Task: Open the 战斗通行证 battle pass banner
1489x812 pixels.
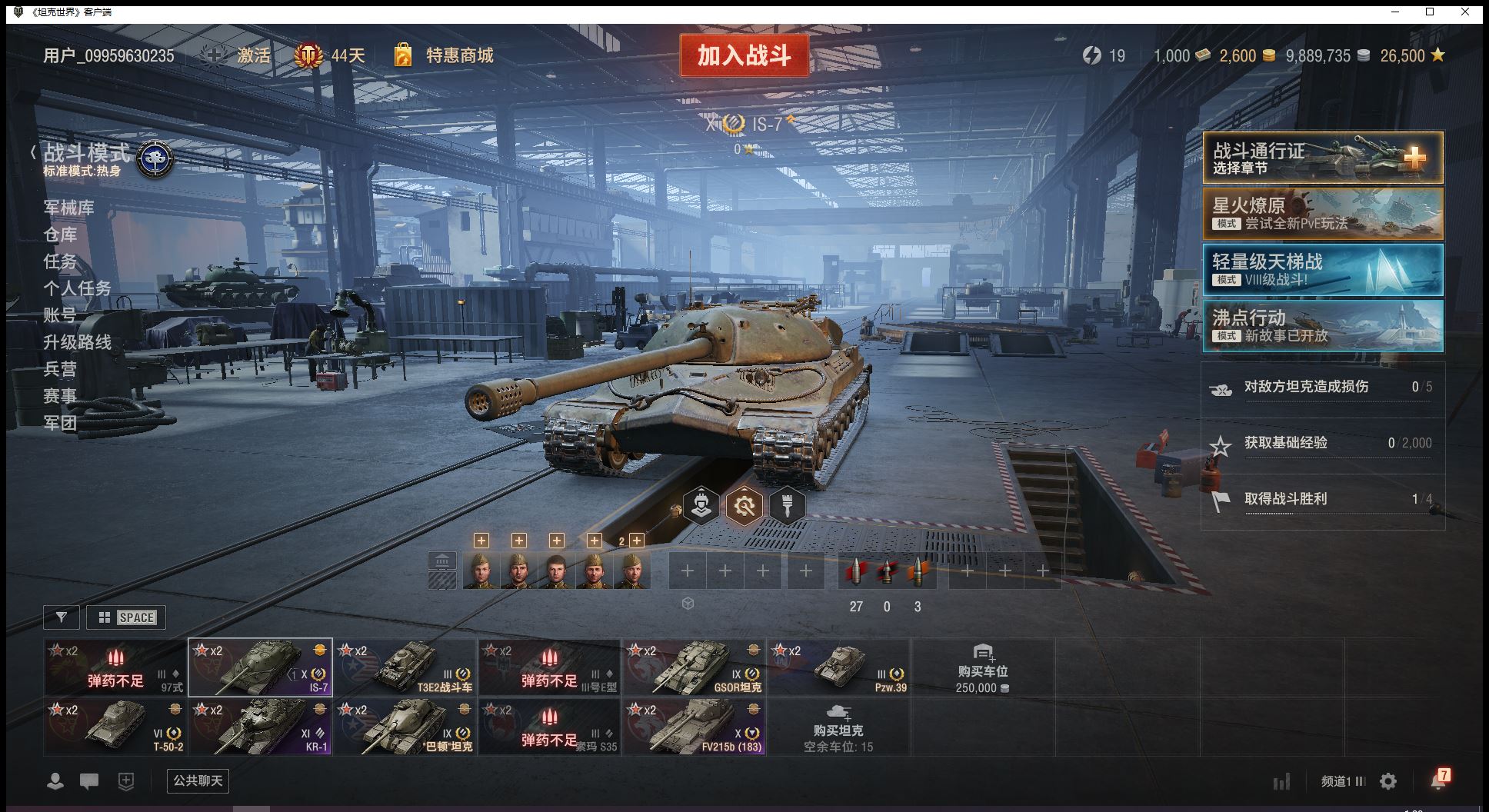Action: pos(1322,158)
